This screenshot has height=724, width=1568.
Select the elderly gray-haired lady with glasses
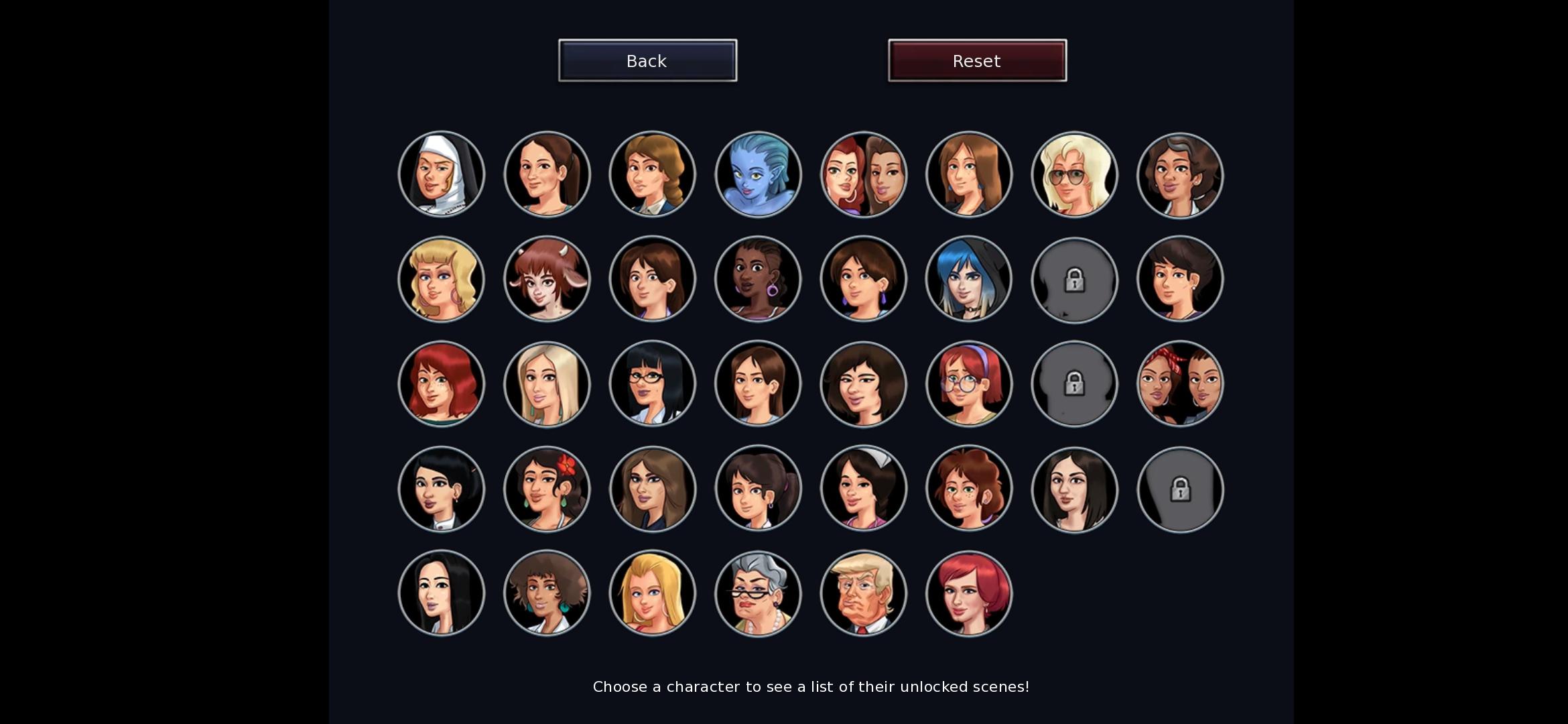tap(758, 593)
